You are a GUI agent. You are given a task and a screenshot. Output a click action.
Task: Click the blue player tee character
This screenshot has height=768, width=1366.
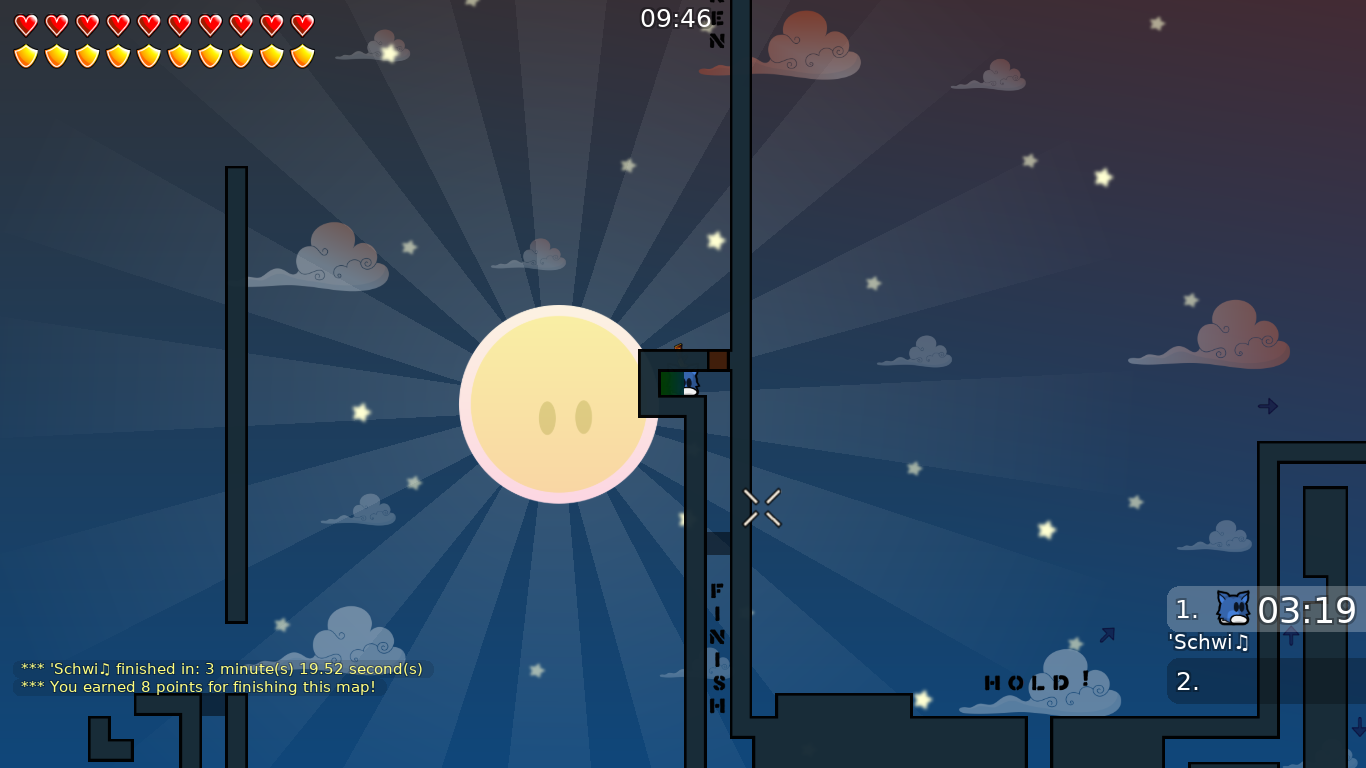(x=690, y=381)
